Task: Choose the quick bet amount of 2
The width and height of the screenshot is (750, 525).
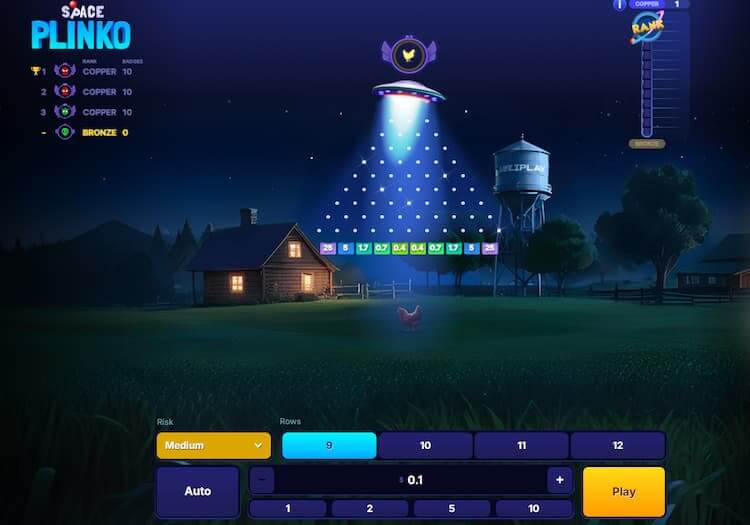Action: pyautogui.click(x=370, y=508)
